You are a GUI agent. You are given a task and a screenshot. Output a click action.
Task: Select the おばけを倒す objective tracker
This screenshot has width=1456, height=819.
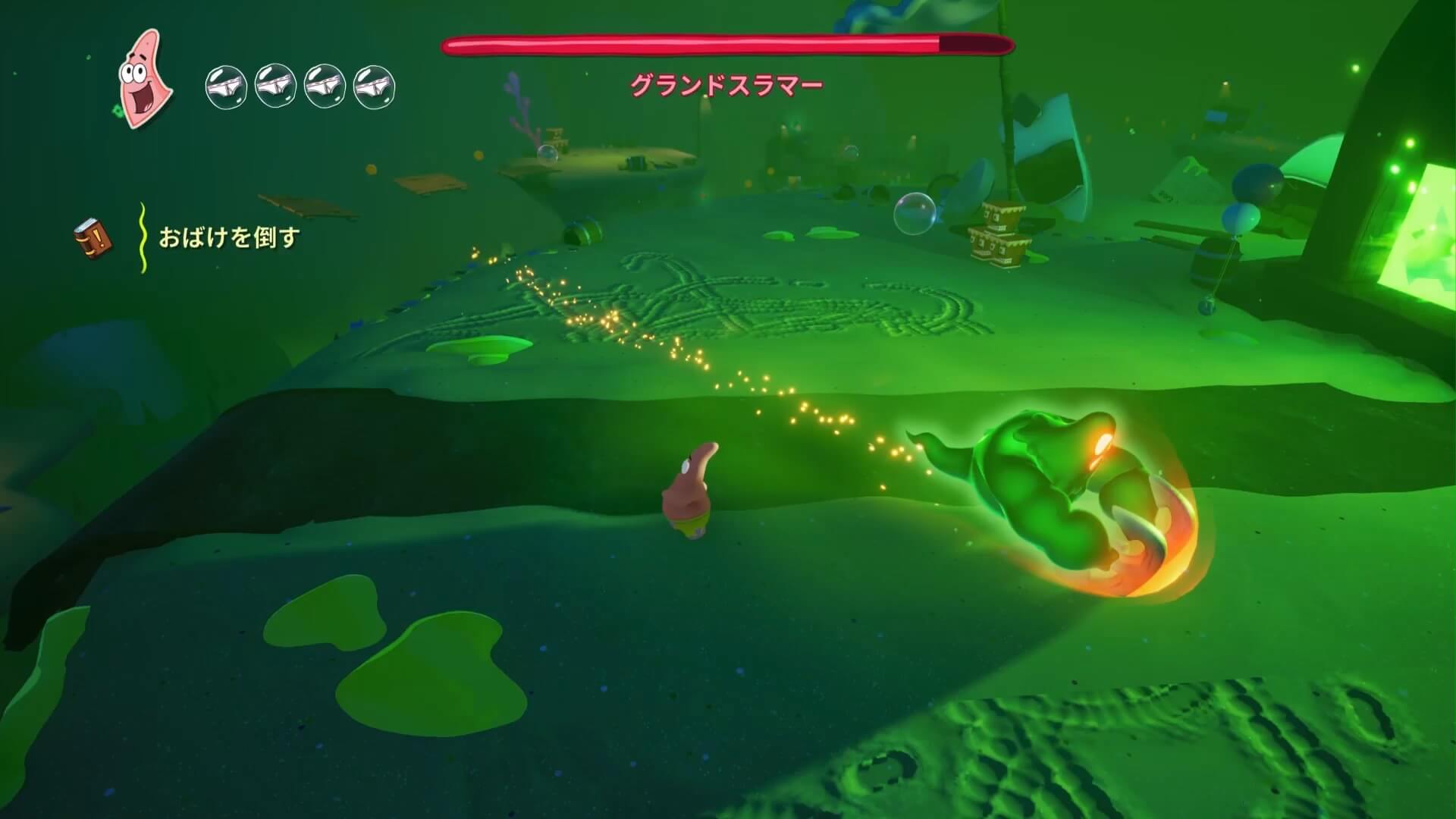(x=229, y=238)
